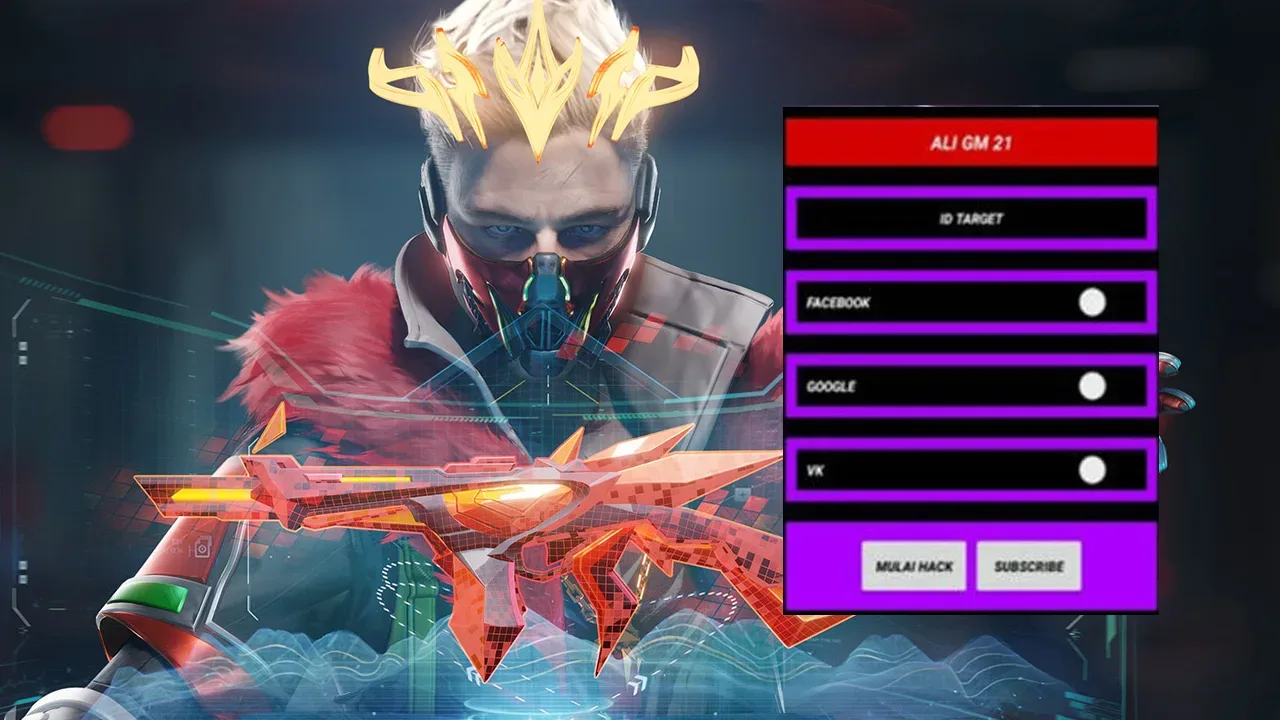Select the red ALI GM 21 title bar
This screenshot has height=720, width=1280.
(x=970, y=141)
